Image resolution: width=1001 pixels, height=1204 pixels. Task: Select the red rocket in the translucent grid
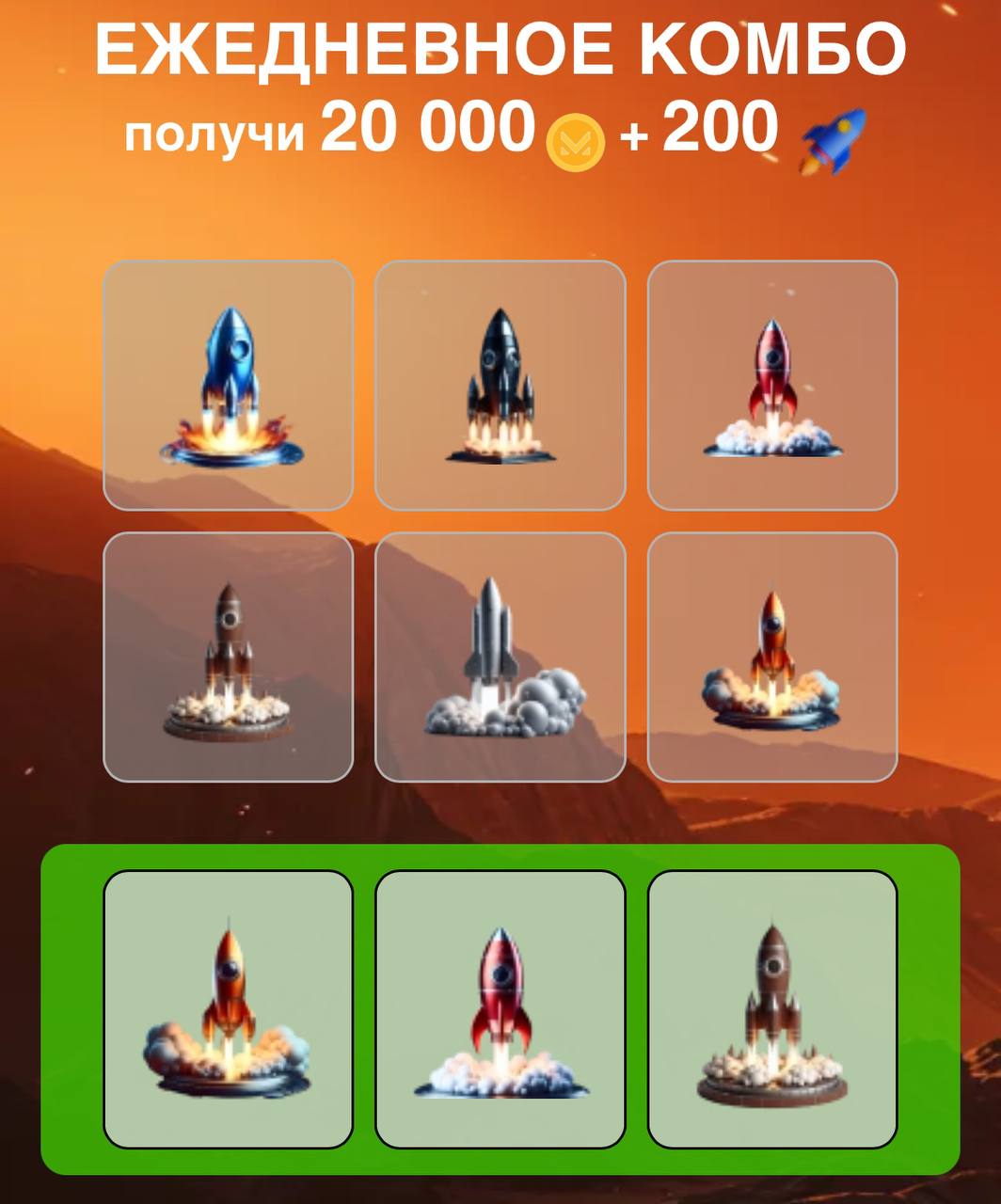coord(772,386)
